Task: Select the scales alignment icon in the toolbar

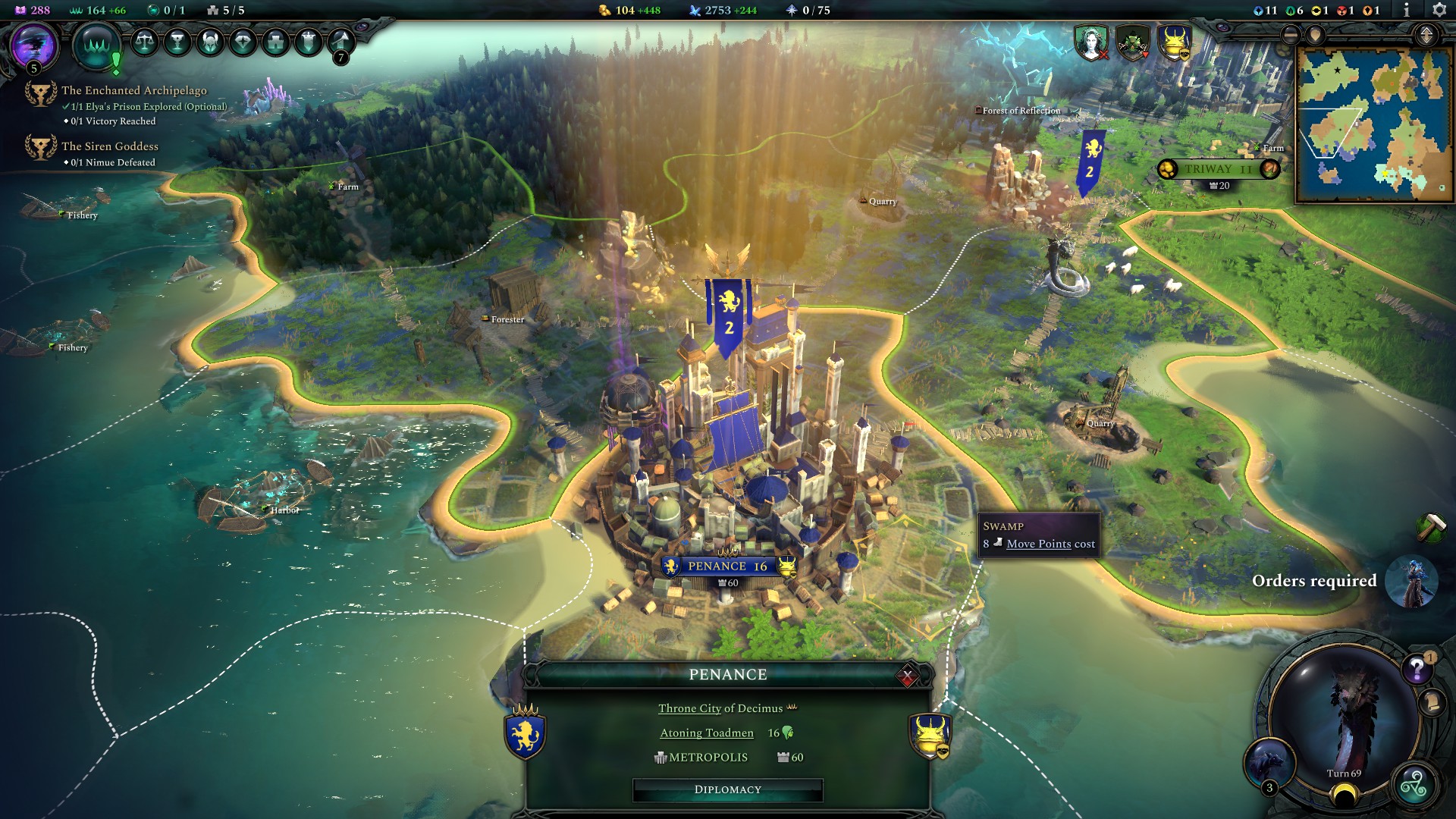Action: [x=146, y=42]
